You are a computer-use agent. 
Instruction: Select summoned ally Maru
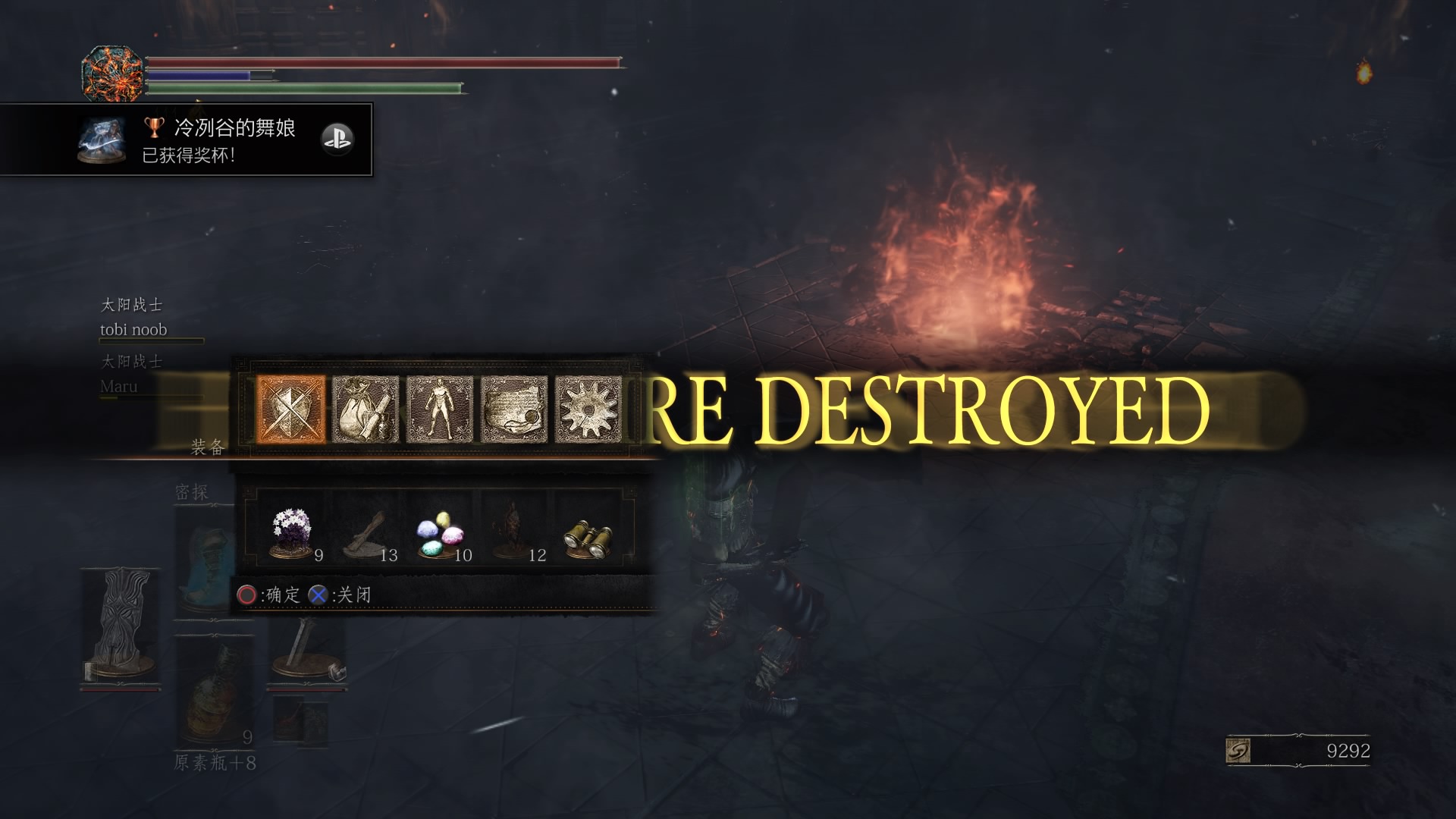[119, 386]
